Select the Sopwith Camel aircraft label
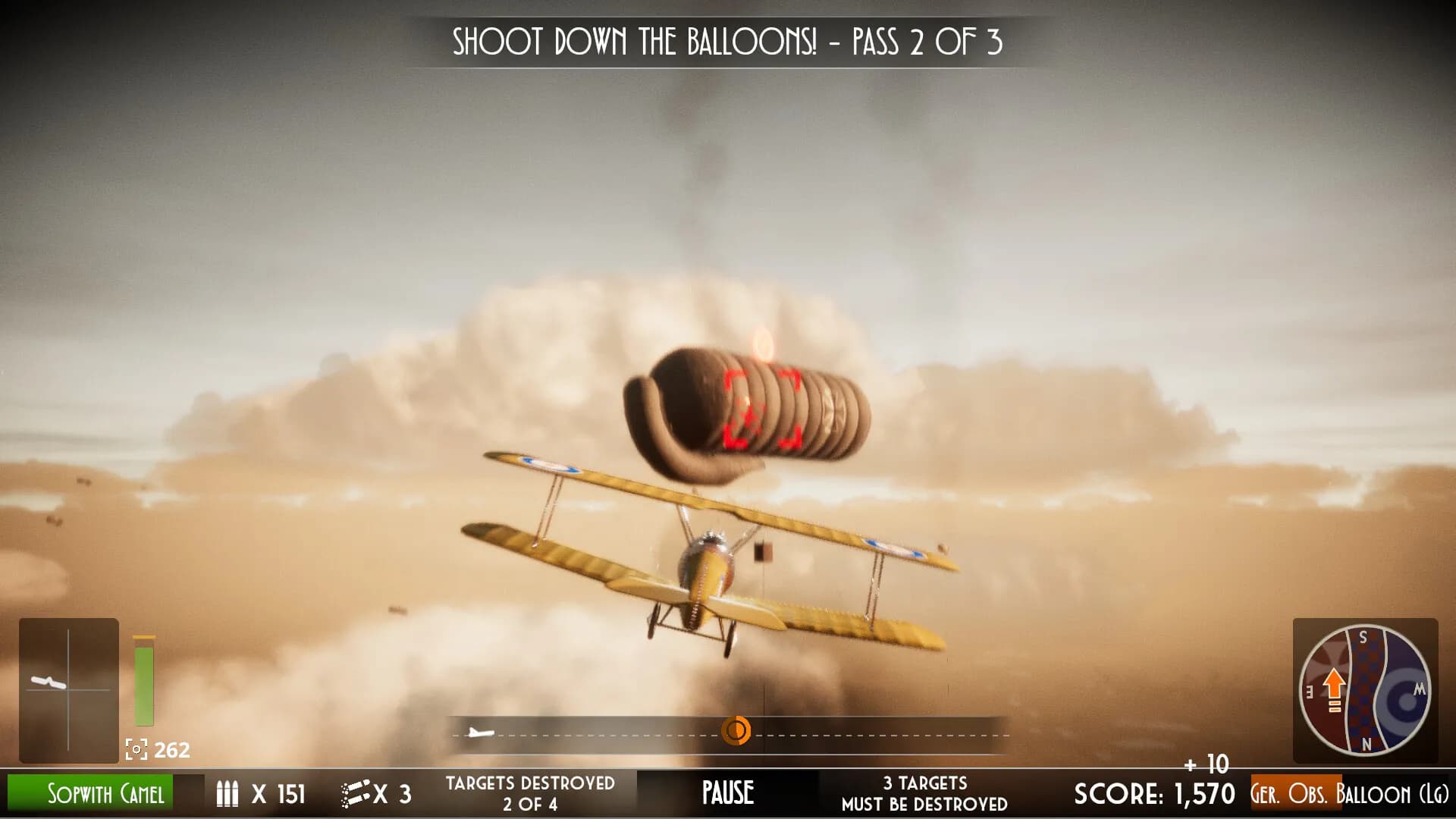 pos(105,794)
